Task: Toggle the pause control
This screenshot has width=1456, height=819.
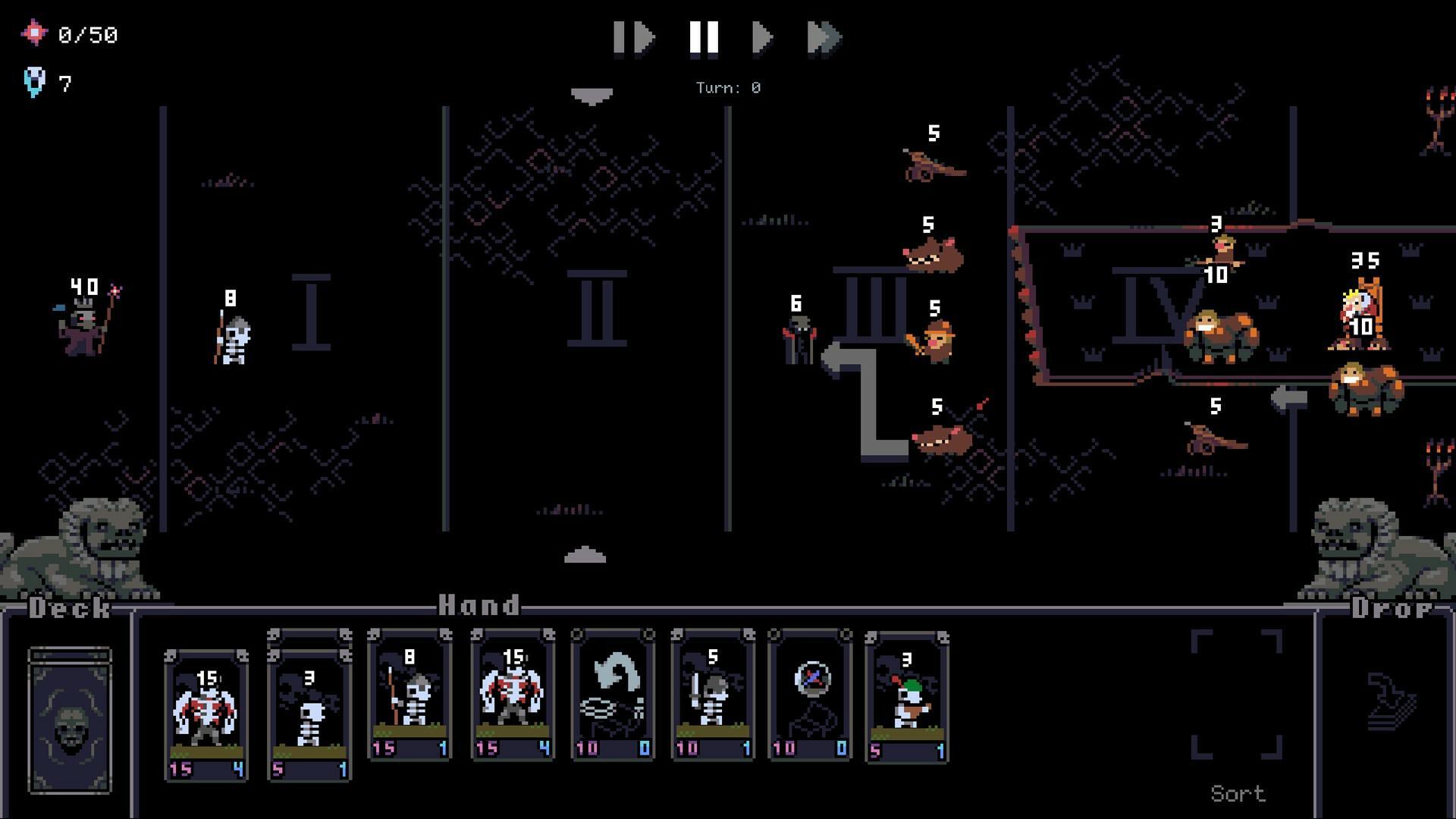Action: 704,38
